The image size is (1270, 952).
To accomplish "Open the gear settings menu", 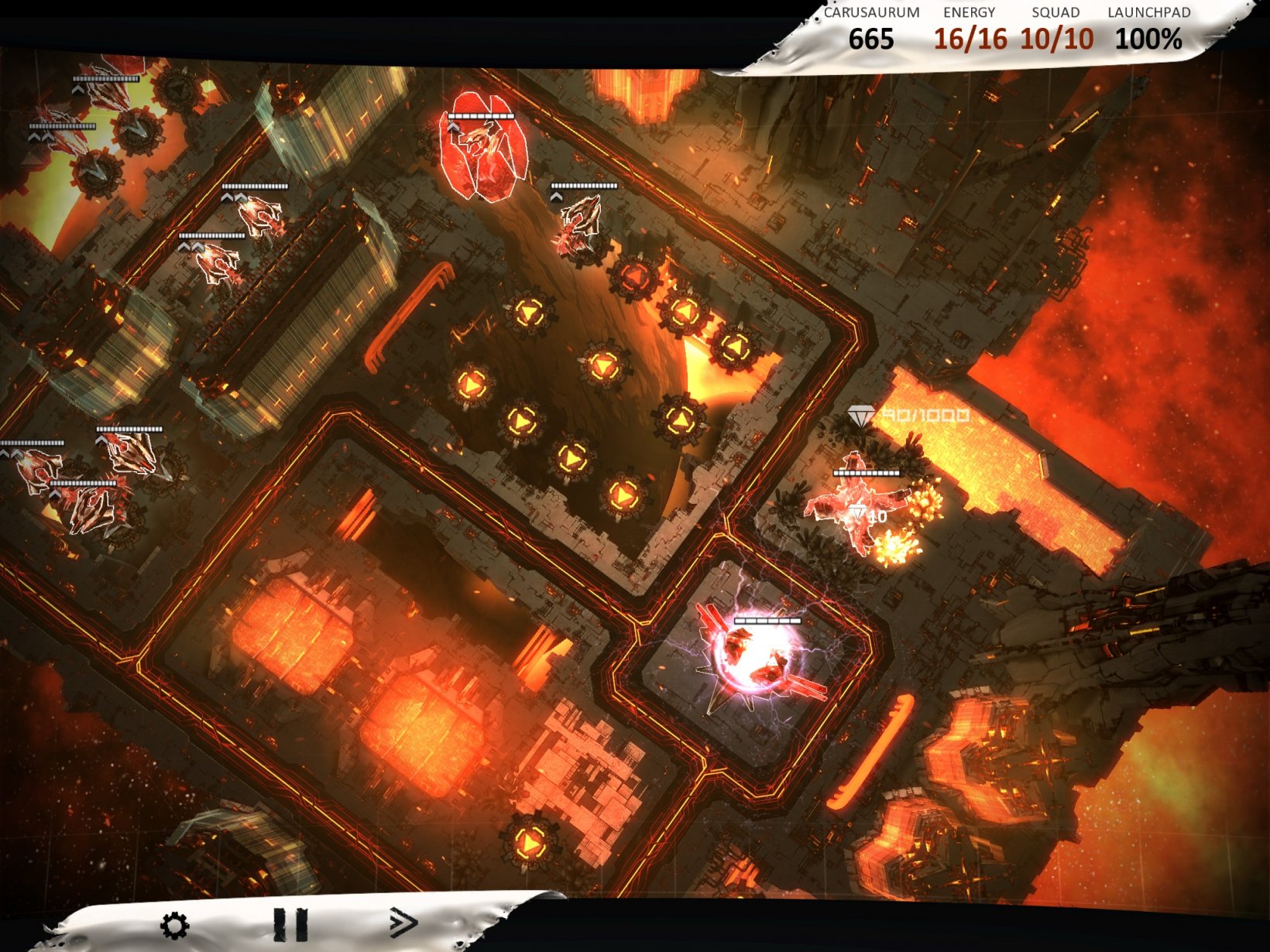I will (174, 925).
